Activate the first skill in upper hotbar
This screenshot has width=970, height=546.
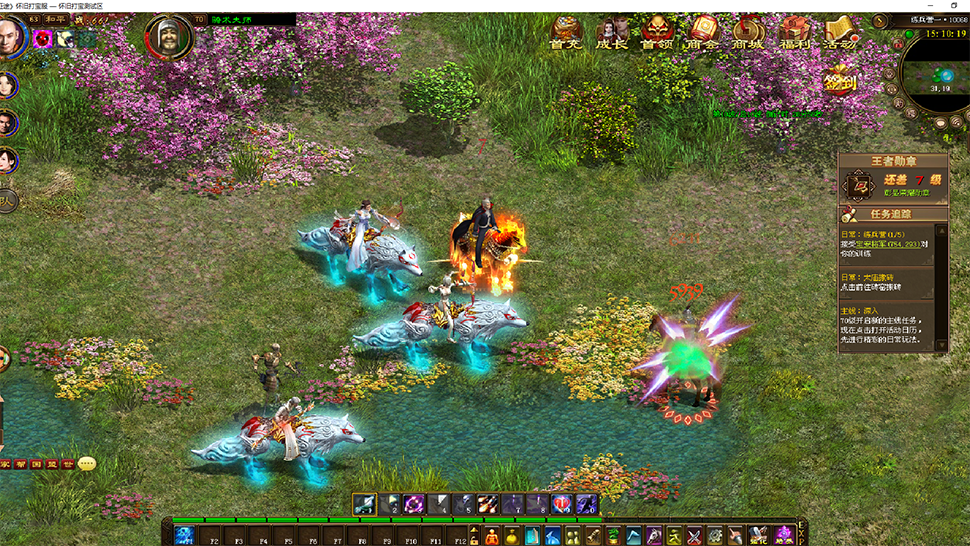[365, 505]
